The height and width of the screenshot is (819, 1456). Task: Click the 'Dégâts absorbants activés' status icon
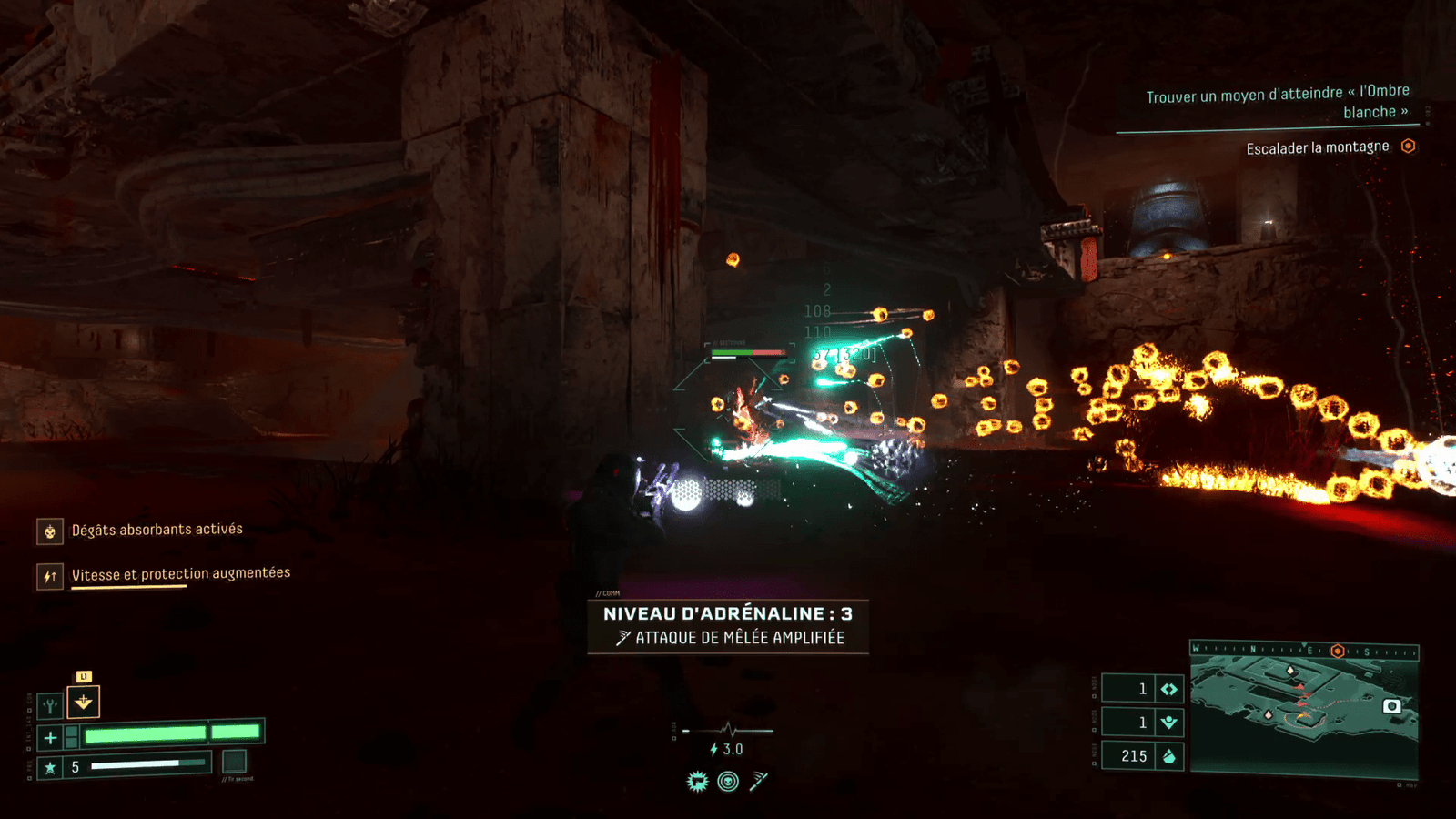[50, 531]
